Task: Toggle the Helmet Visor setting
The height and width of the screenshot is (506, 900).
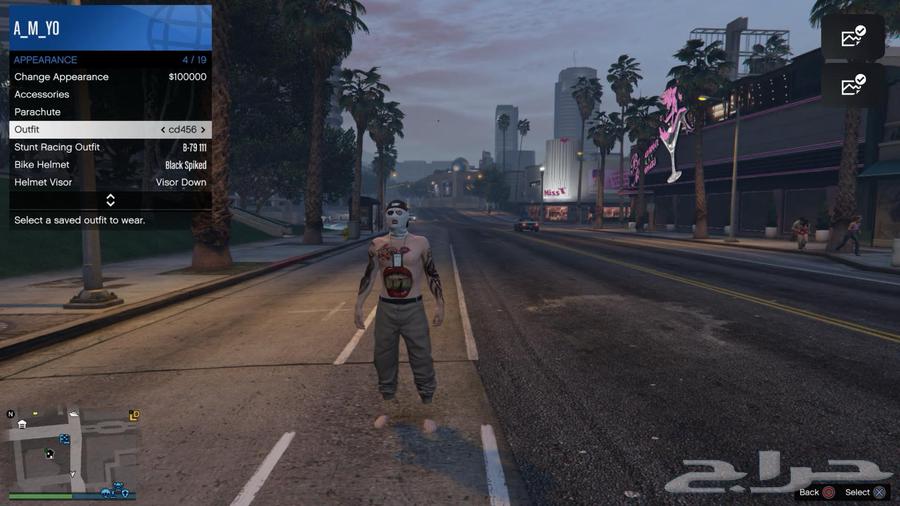Action: click(x=110, y=183)
